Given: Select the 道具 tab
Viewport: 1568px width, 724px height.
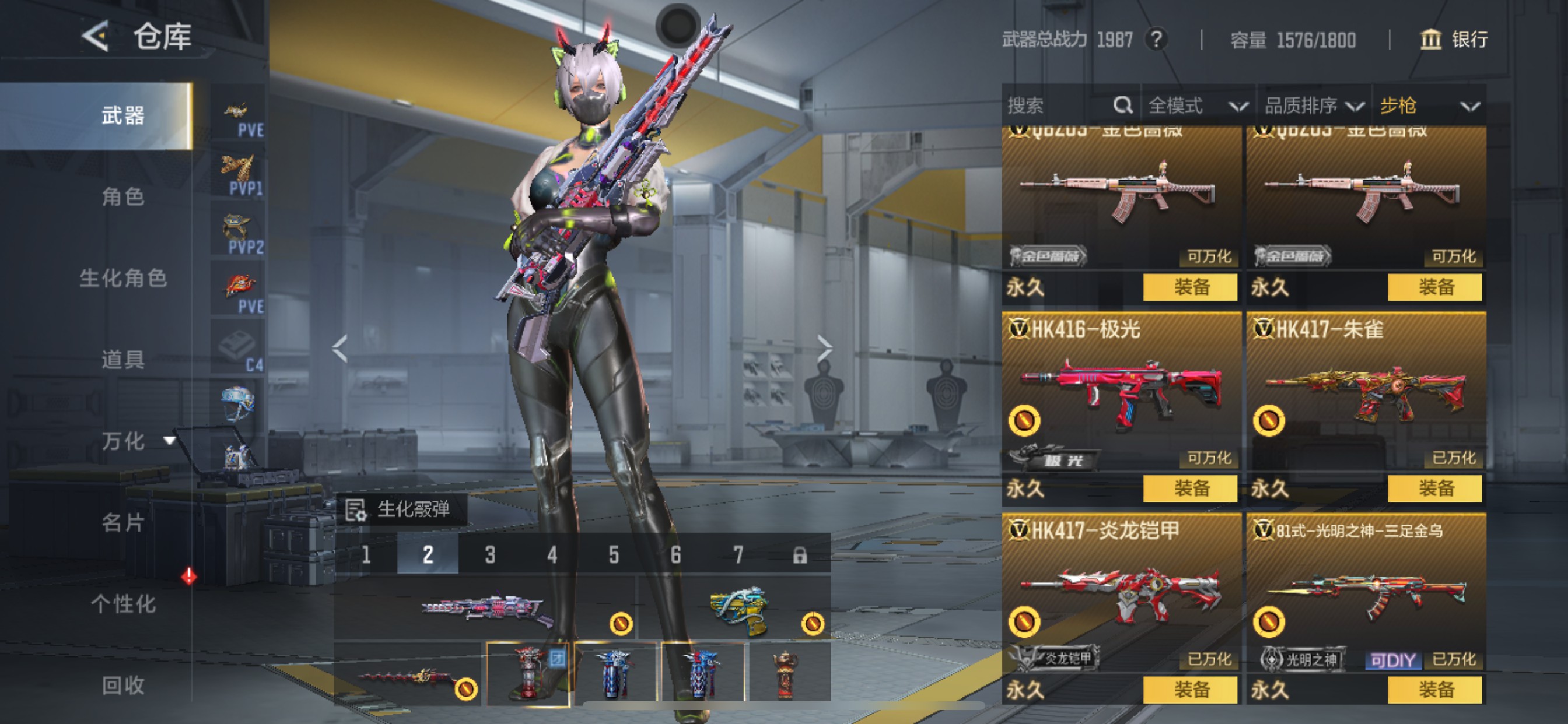Looking at the screenshot, I should 123,360.
